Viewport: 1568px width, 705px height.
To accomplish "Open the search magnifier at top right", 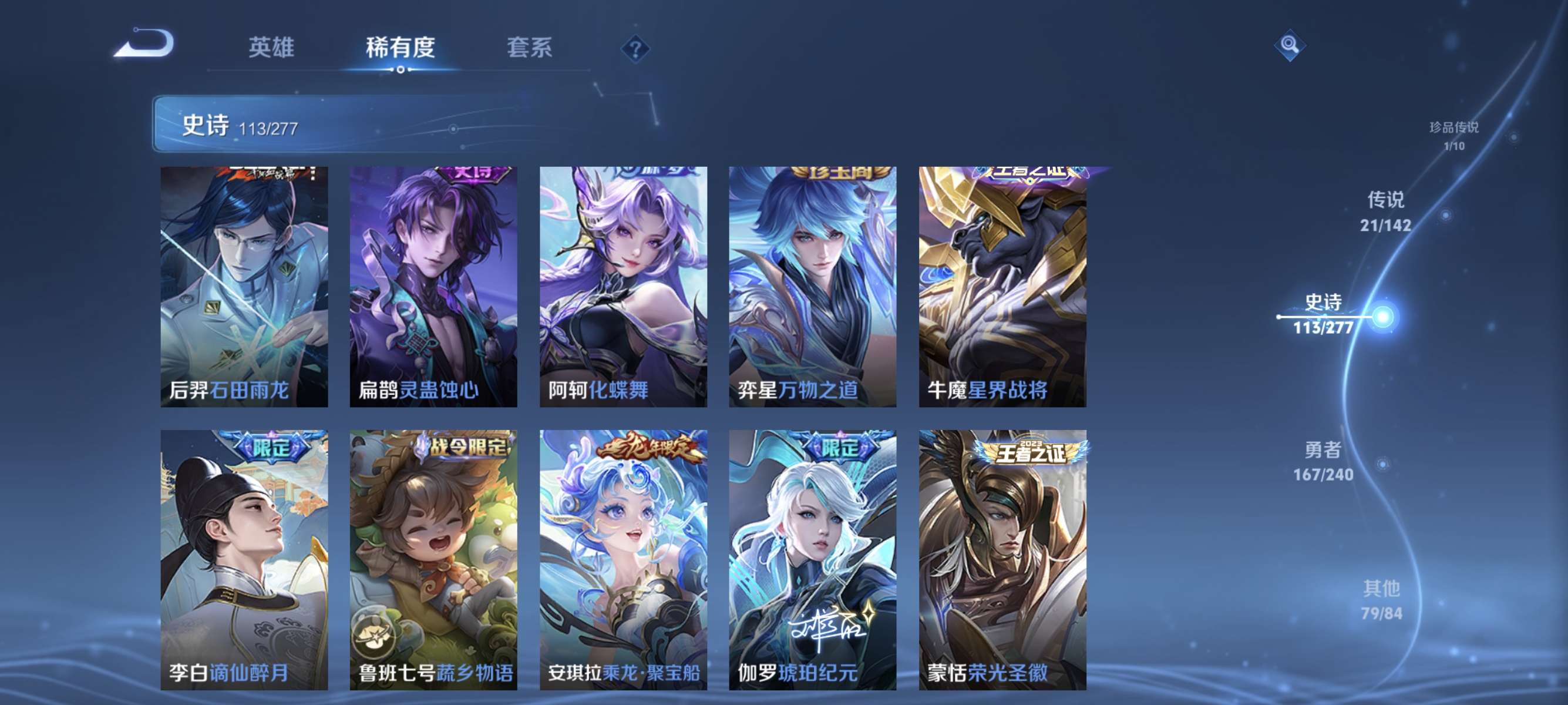I will (1290, 45).
